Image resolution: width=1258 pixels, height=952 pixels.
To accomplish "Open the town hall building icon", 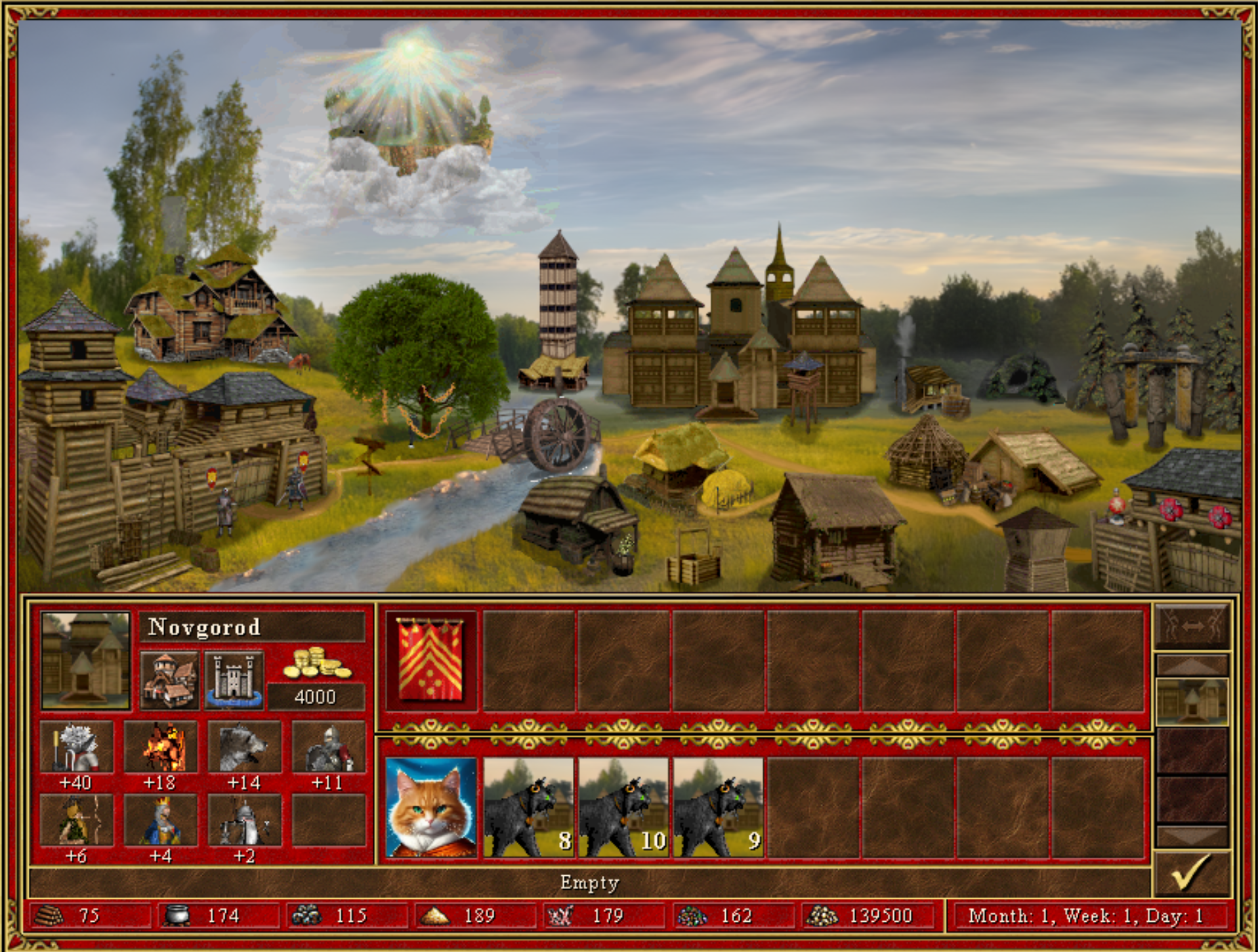I will (169, 680).
